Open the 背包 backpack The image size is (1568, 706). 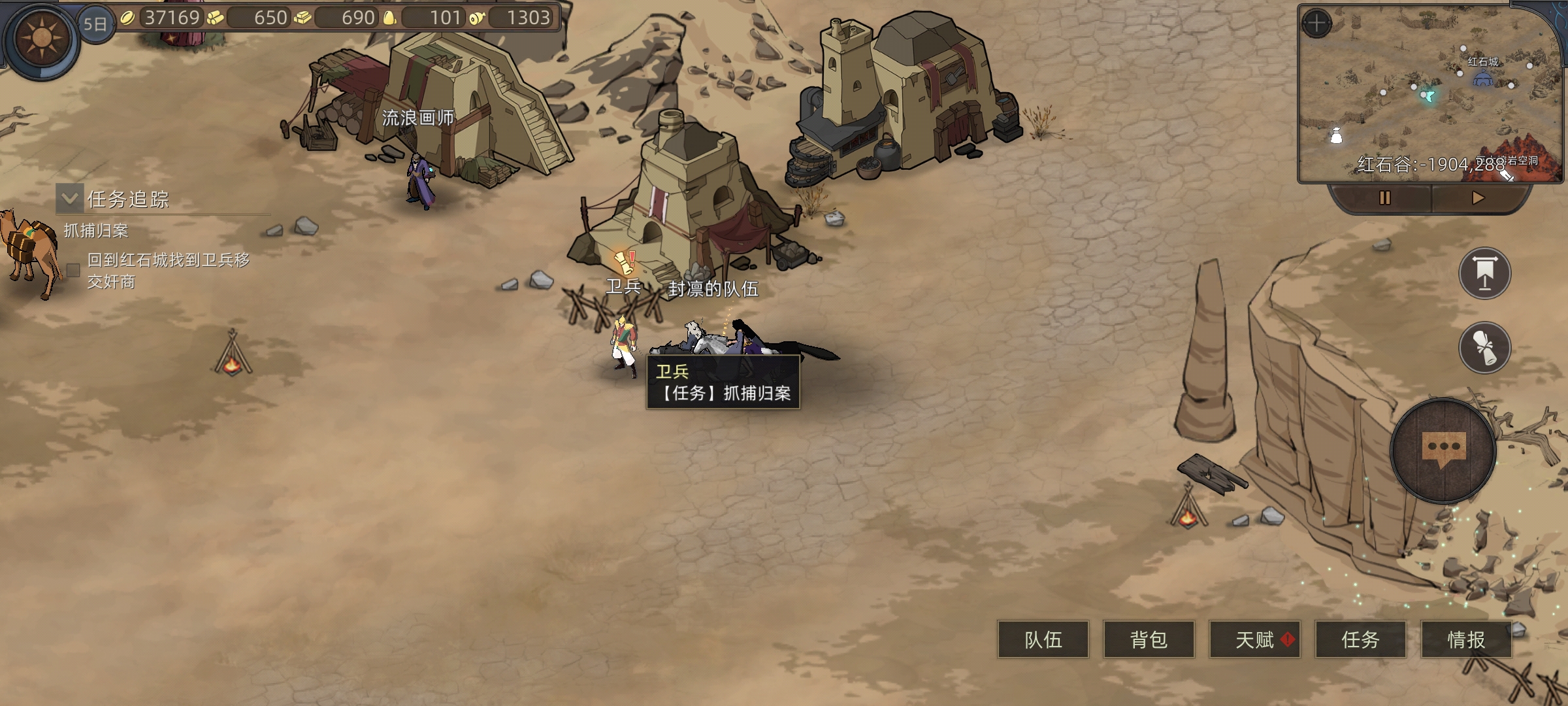tap(1149, 639)
